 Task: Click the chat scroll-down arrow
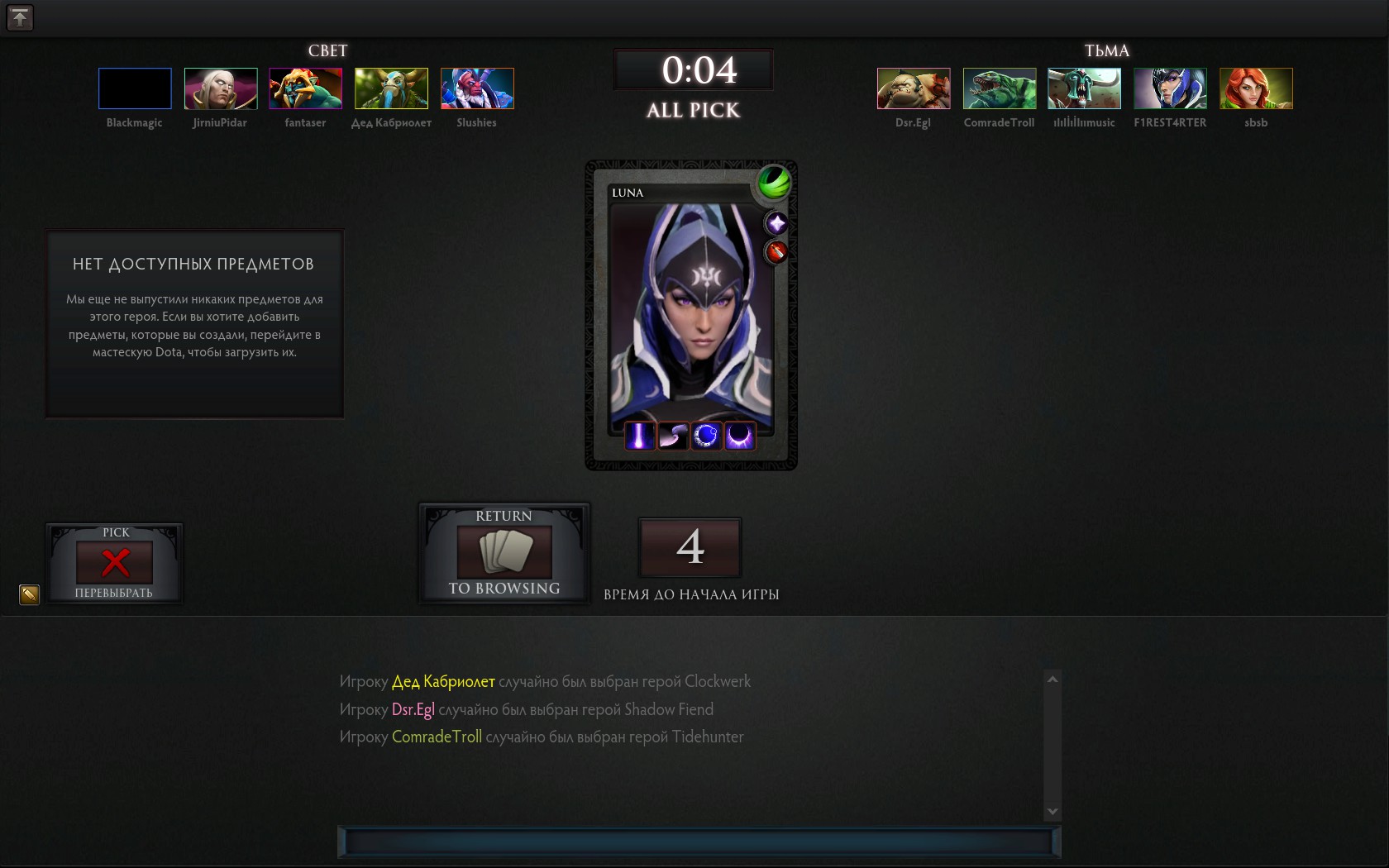1052,812
